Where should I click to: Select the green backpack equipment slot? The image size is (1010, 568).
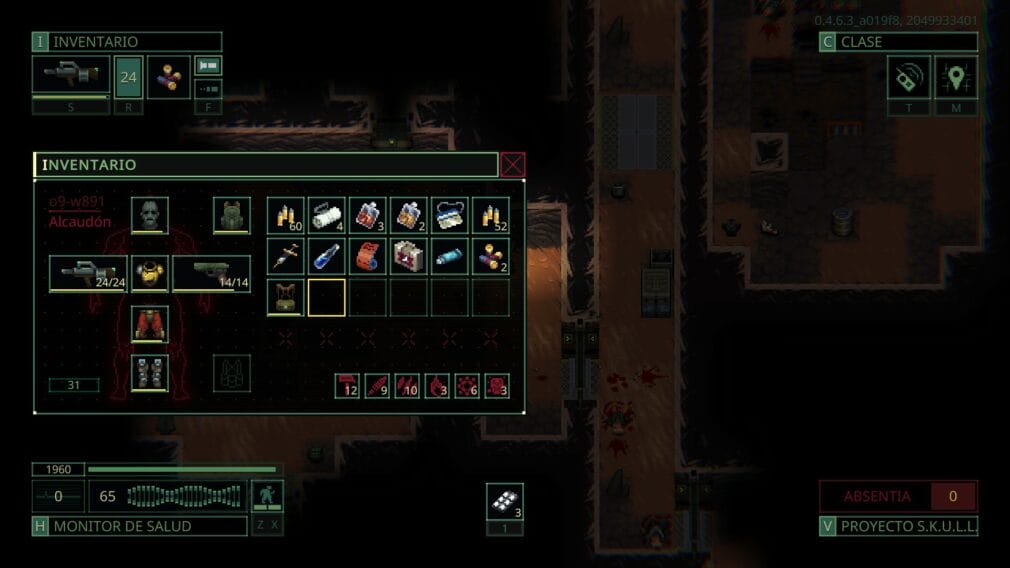coord(231,215)
